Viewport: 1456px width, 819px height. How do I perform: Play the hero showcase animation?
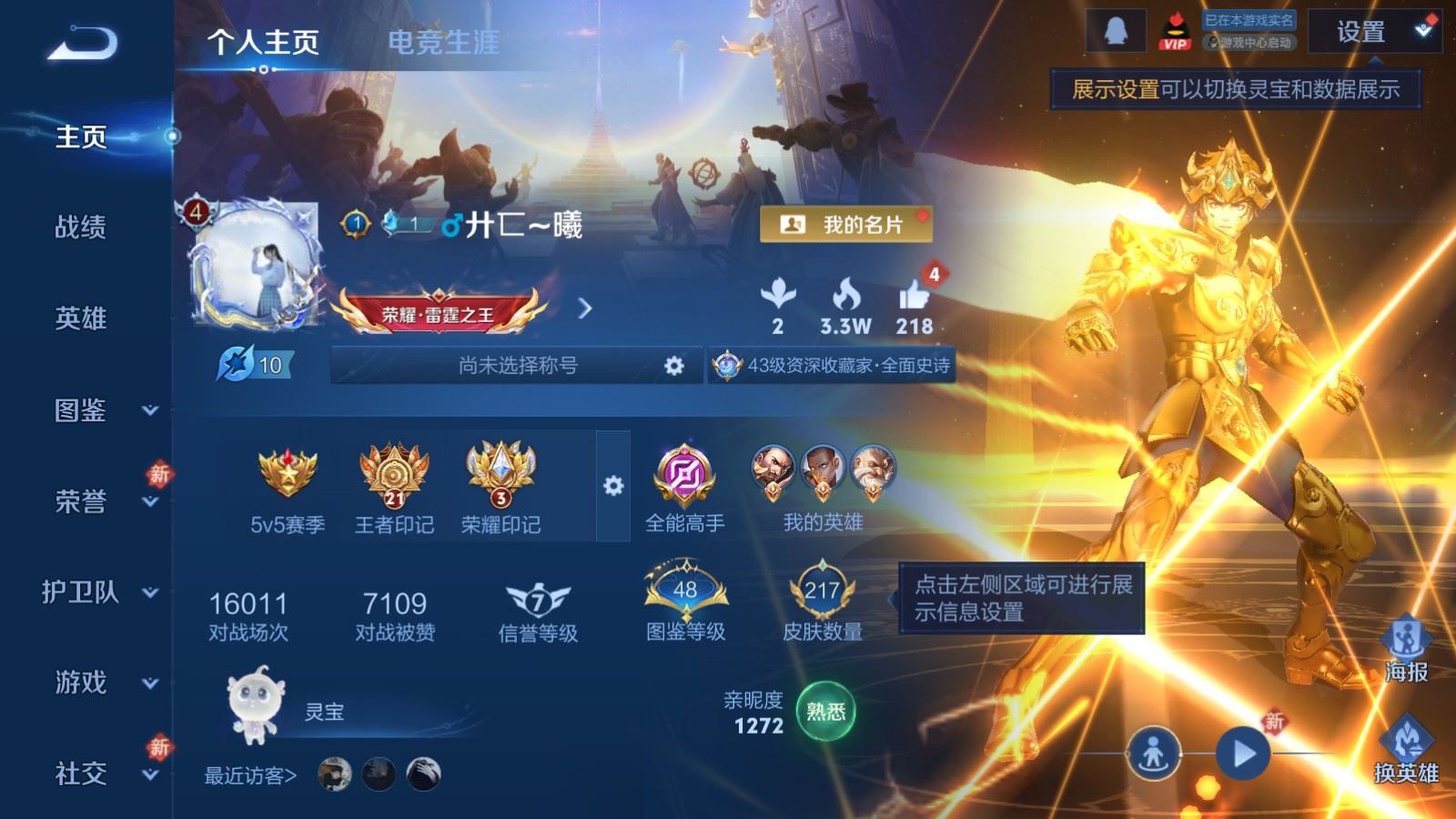(x=1242, y=753)
